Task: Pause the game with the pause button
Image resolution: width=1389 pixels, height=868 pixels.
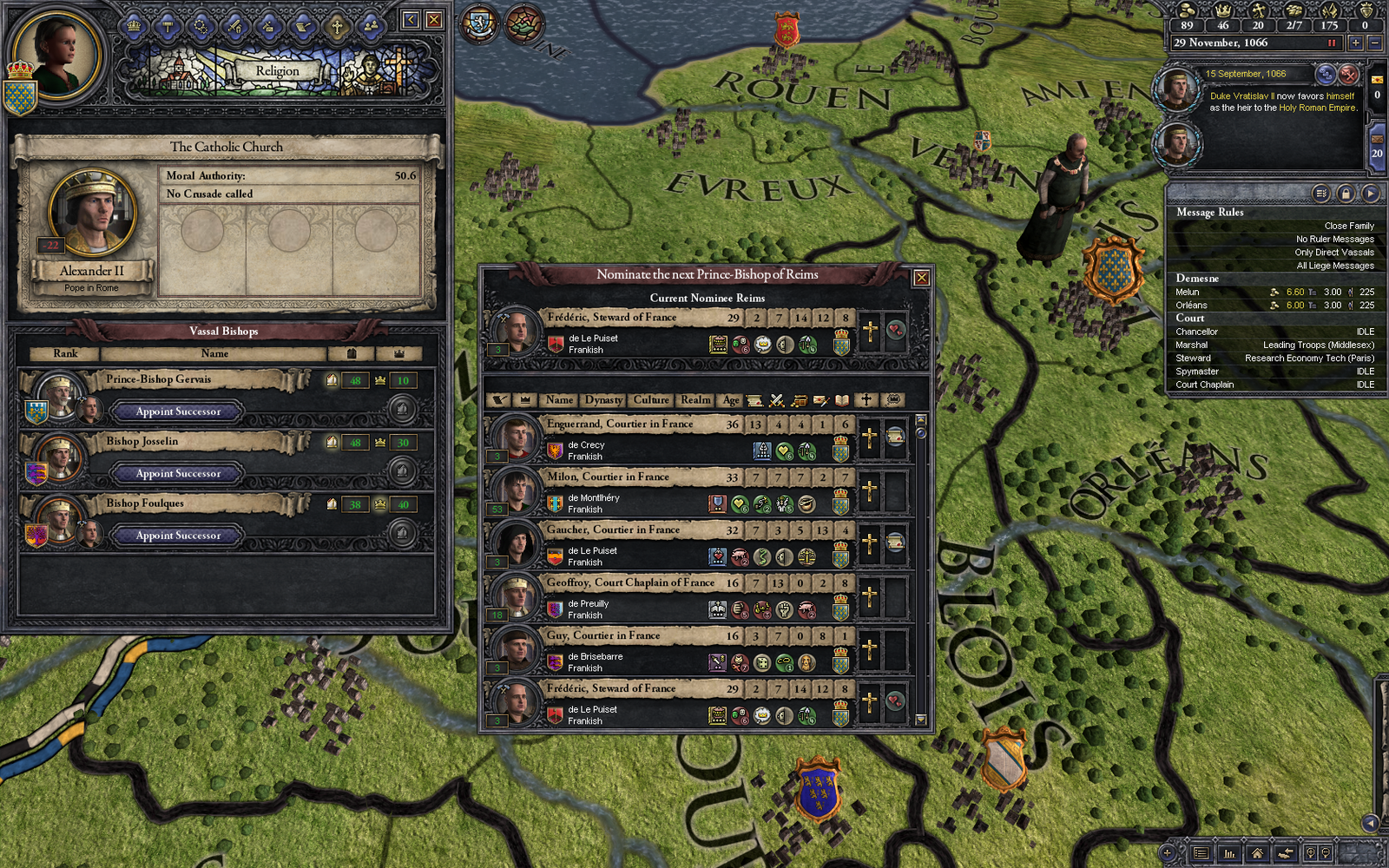Action: click(1333, 43)
